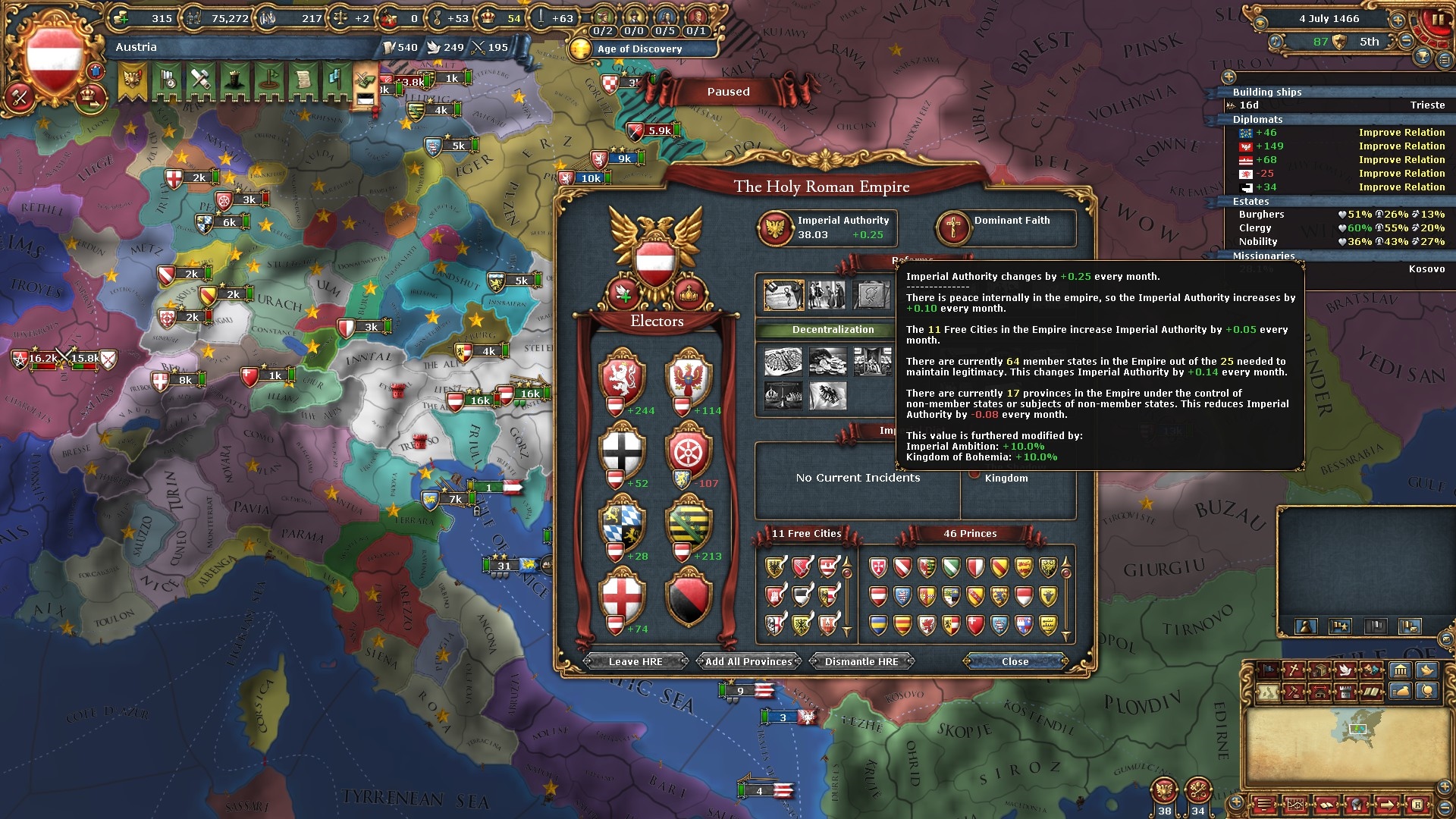This screenshot has height=819, width=1456.
Task: Click the Dominant Faith cross icon
Action: coord(953,227)
